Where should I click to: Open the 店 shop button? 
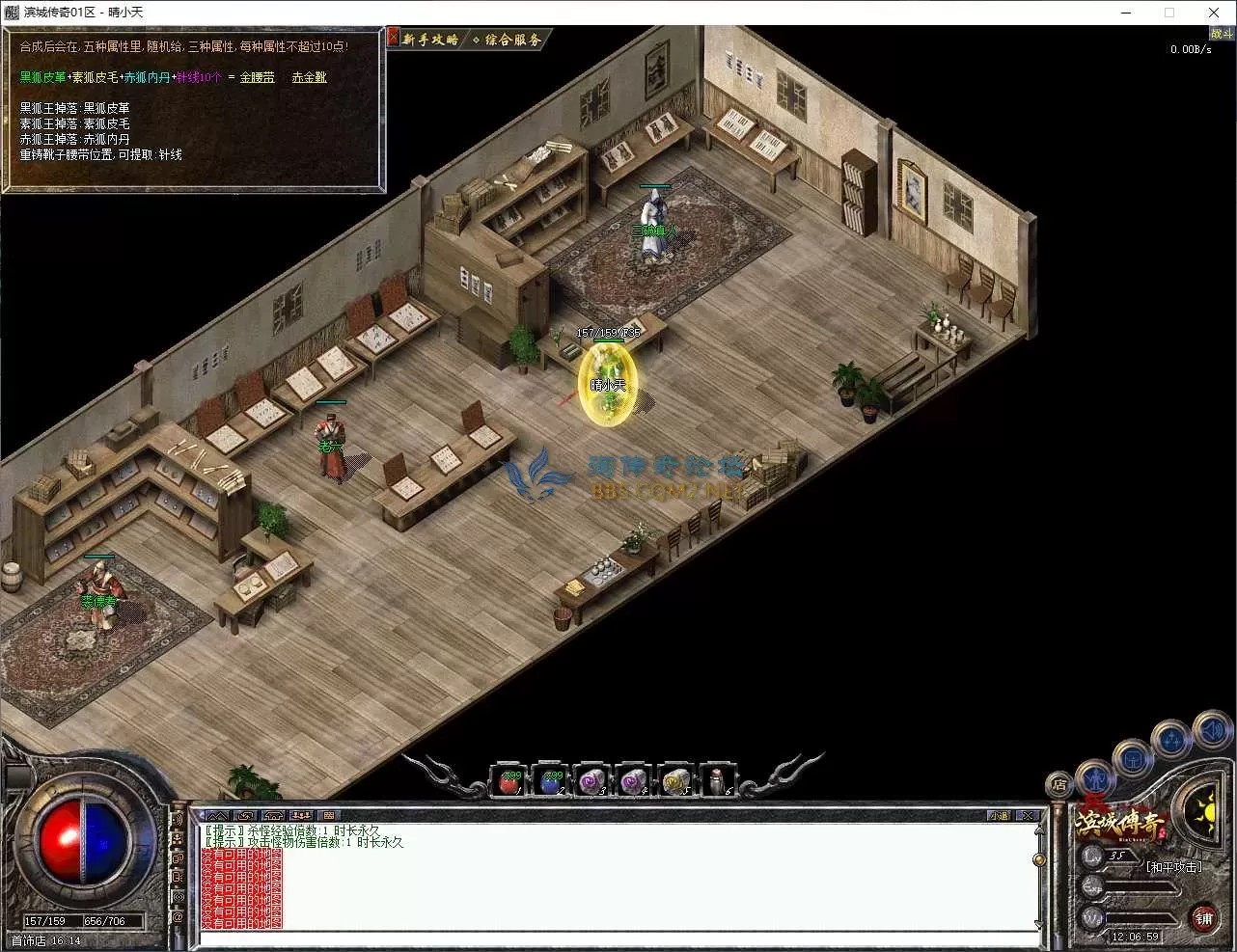(x=1058, y=785)
